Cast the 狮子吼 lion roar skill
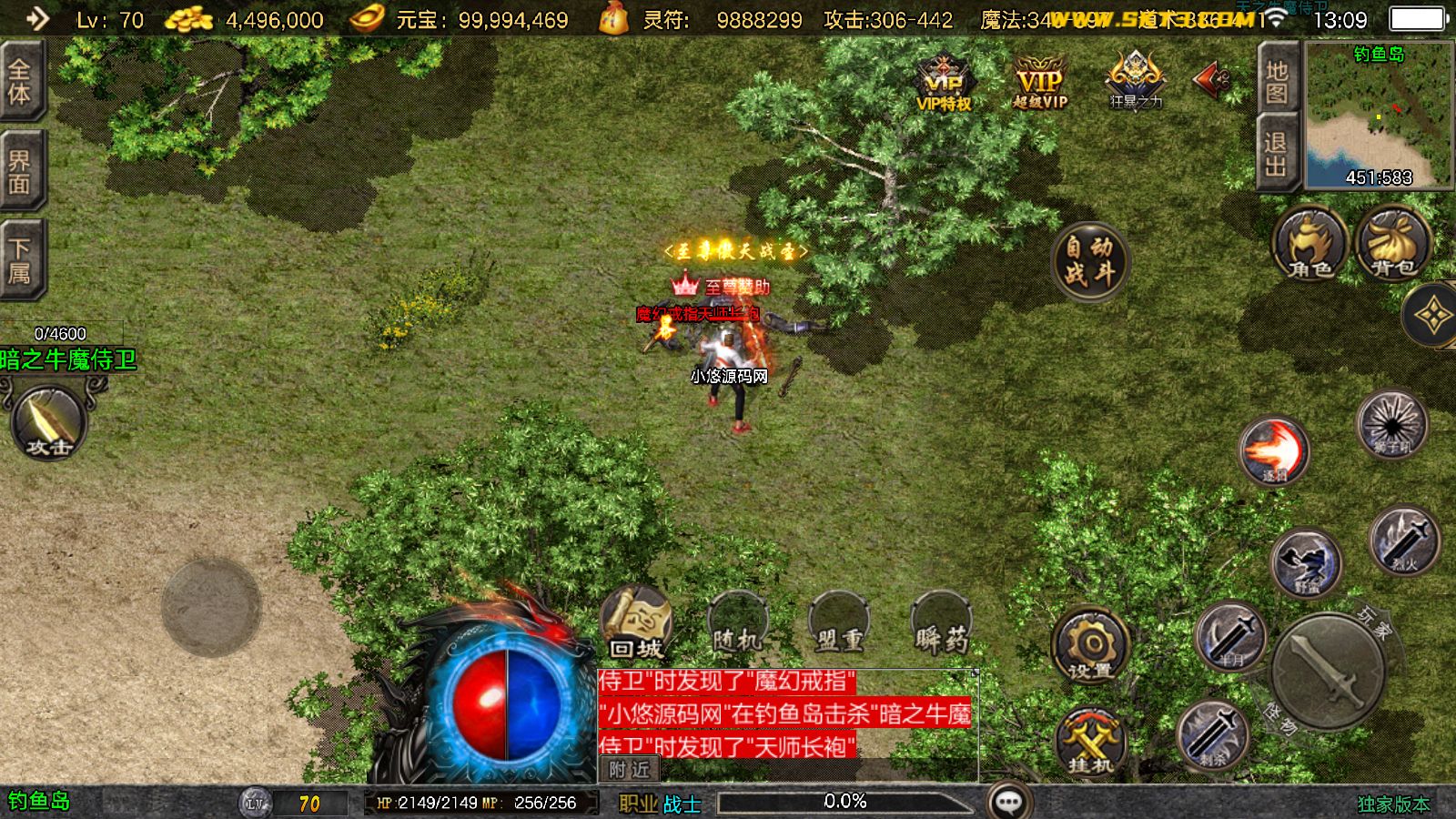This screenshot has width=1456, height=819. pos(1391,424)
